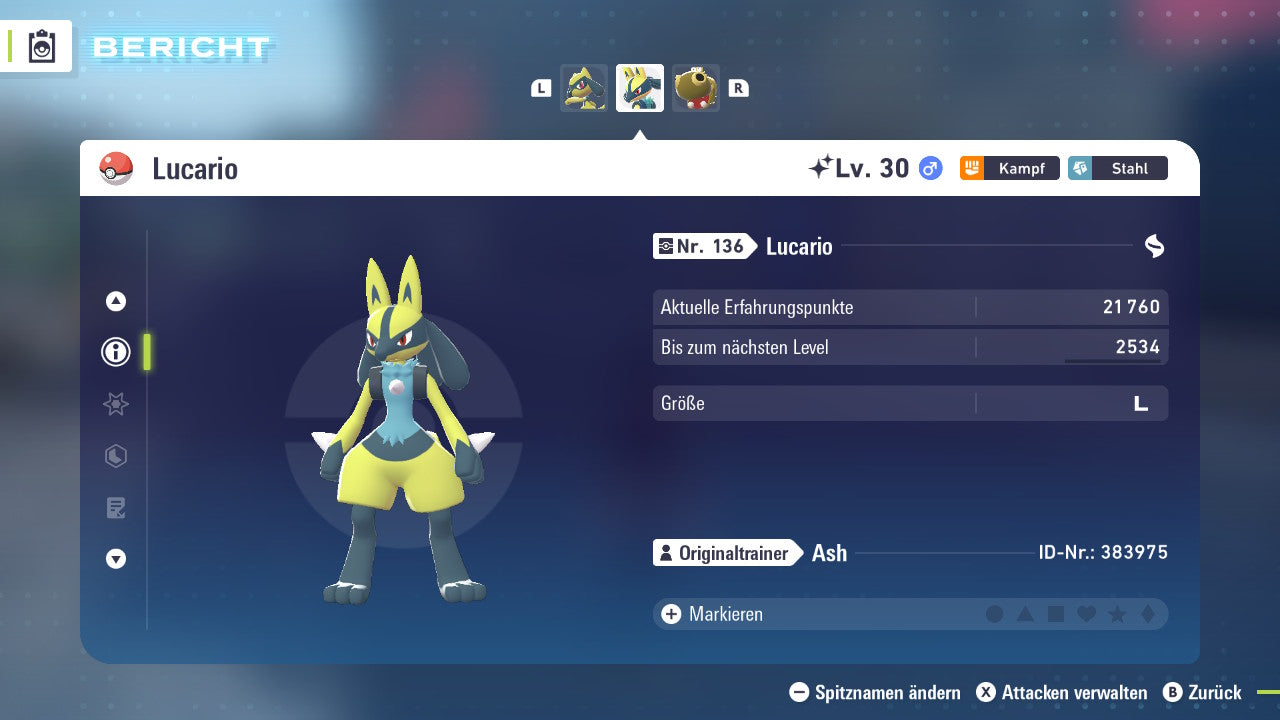Toggle the circle marker in the Markieren row
1280x720 pixels.
pos(993,614)
